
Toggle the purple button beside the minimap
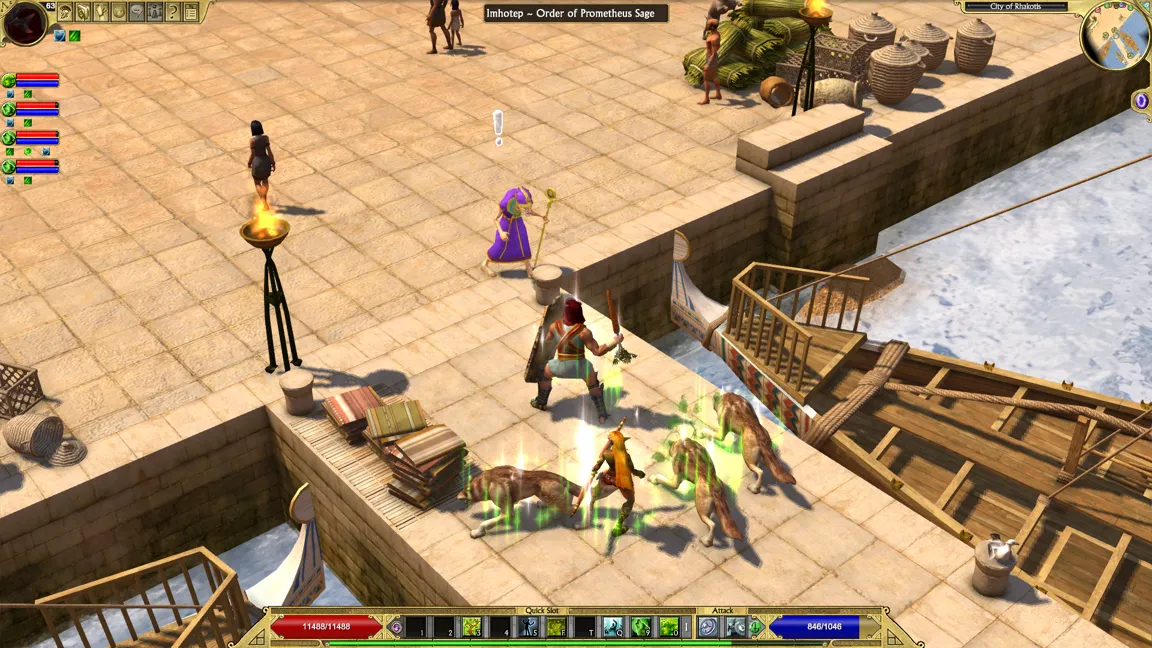coord(1141,100)
